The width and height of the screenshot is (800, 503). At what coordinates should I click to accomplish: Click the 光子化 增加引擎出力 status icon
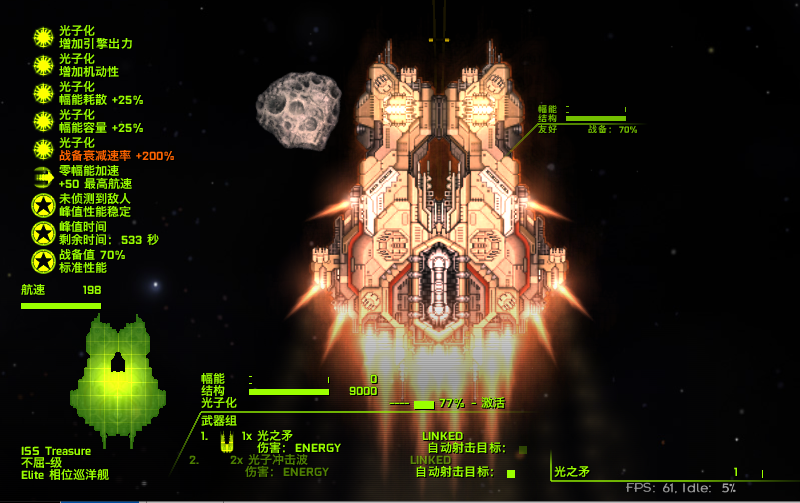click(43, 38)
